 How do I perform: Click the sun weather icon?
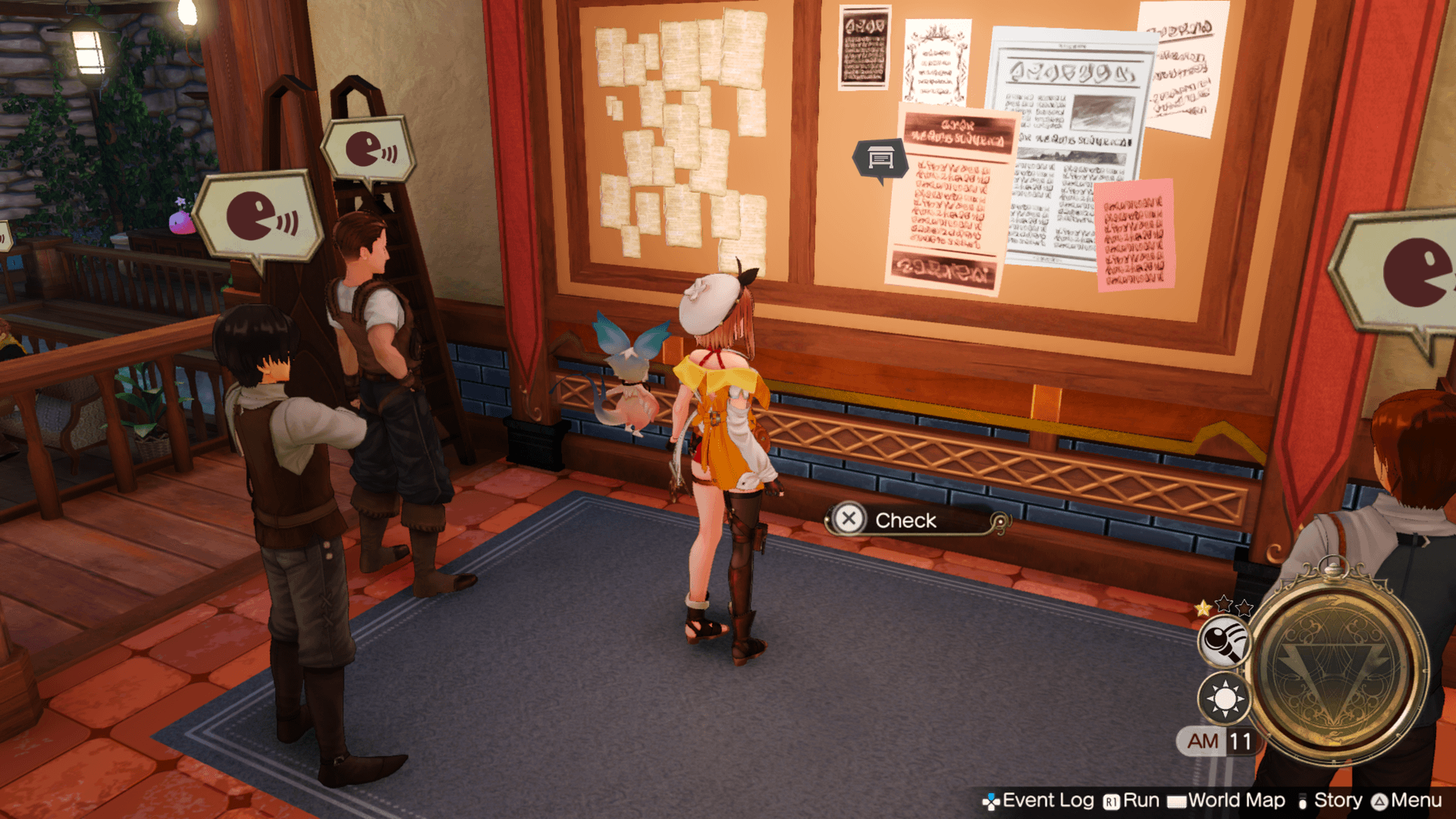(1224, 698)
